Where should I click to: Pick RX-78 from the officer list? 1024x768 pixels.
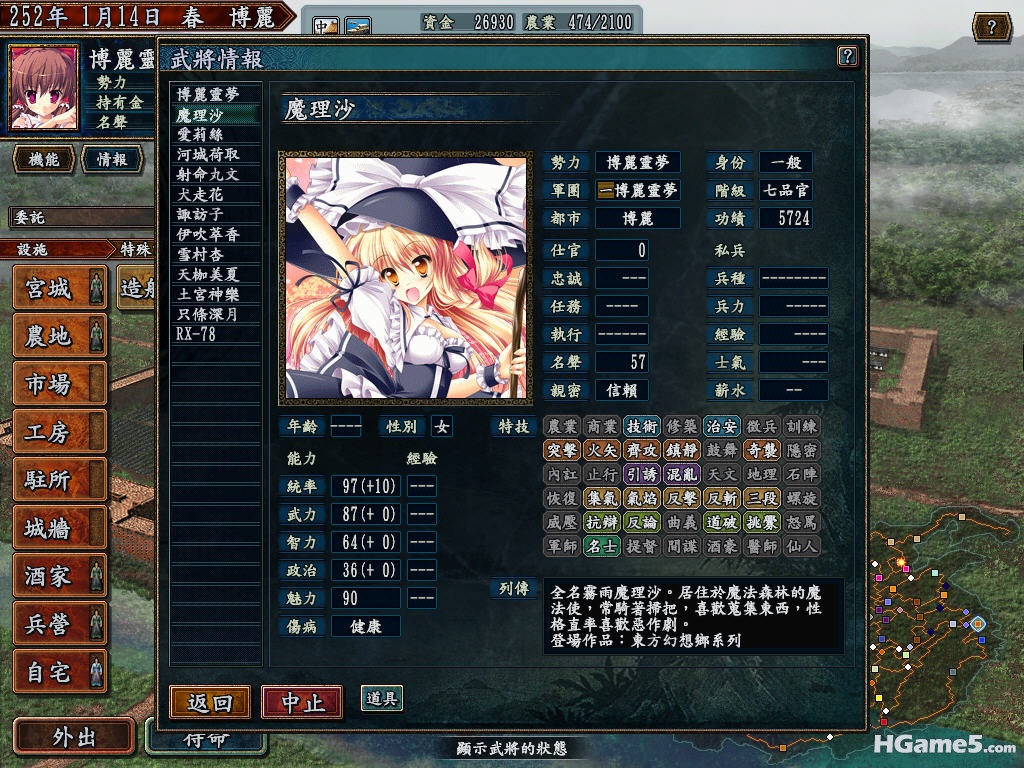point(196,334)
